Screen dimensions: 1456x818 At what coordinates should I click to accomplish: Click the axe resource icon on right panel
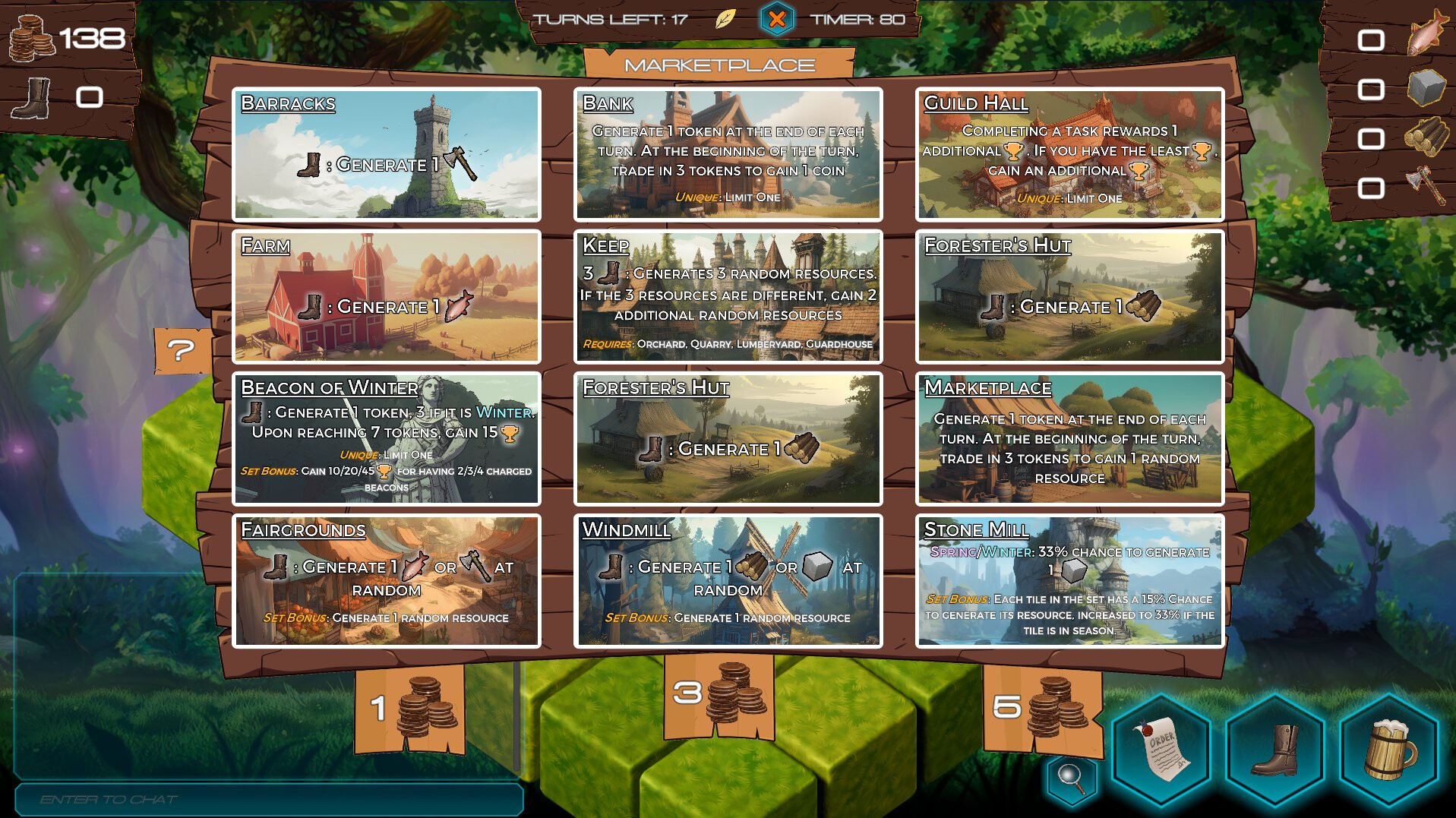1428,185
